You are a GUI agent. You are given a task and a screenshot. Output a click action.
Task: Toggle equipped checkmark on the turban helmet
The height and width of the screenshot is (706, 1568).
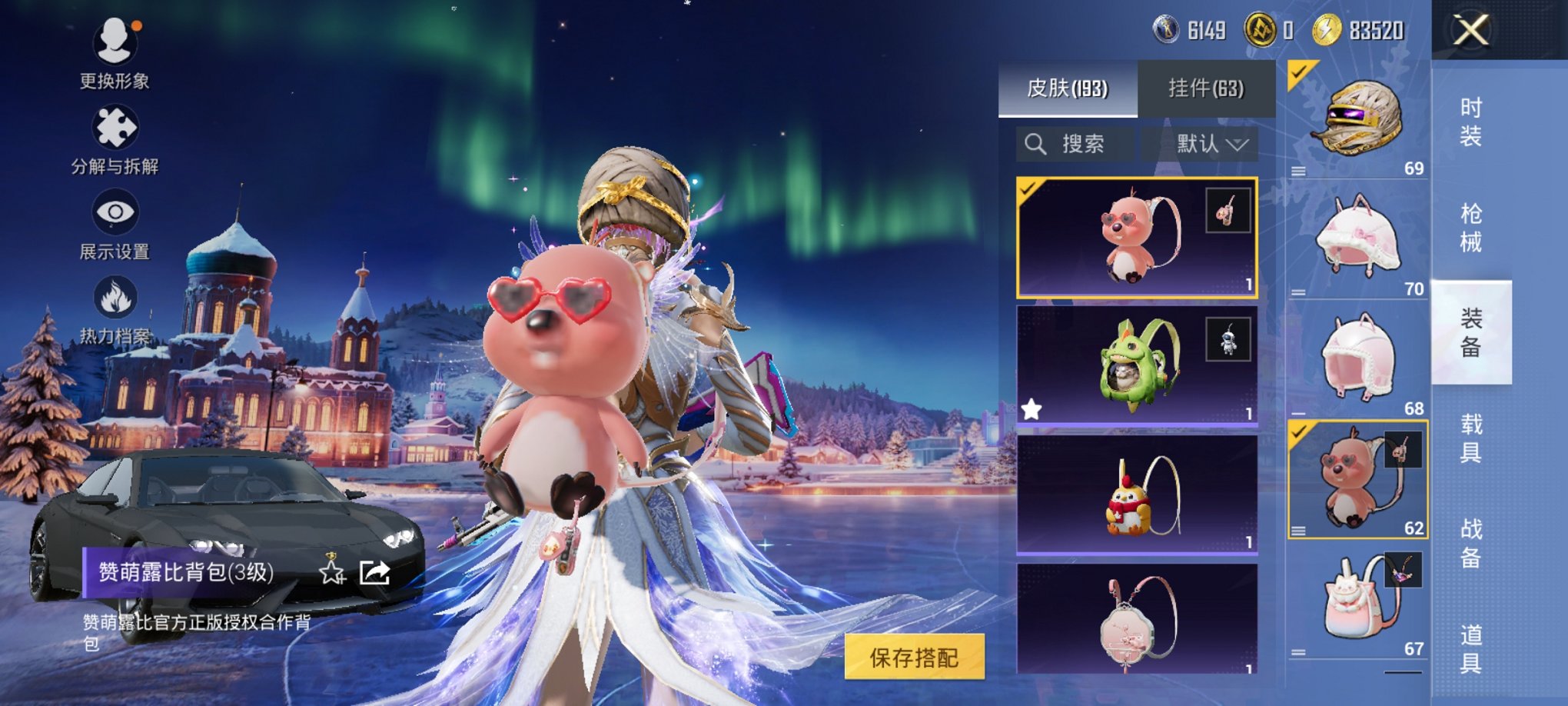click(x=1297, y=72)
